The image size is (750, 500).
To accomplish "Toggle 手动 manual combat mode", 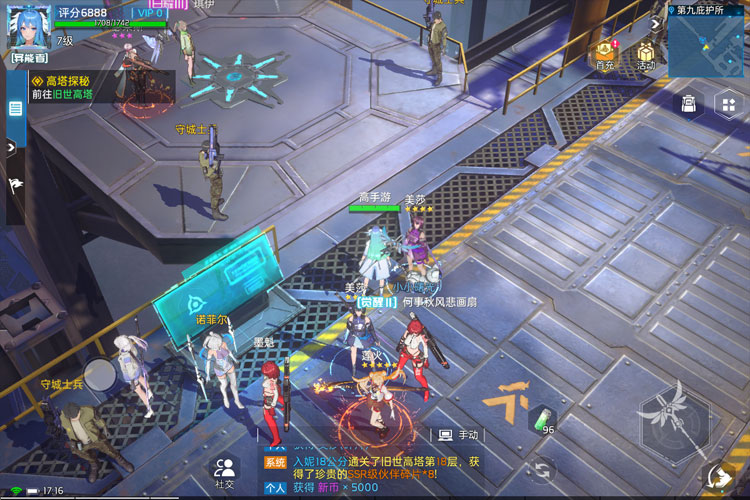I will (x=459, y=435).
